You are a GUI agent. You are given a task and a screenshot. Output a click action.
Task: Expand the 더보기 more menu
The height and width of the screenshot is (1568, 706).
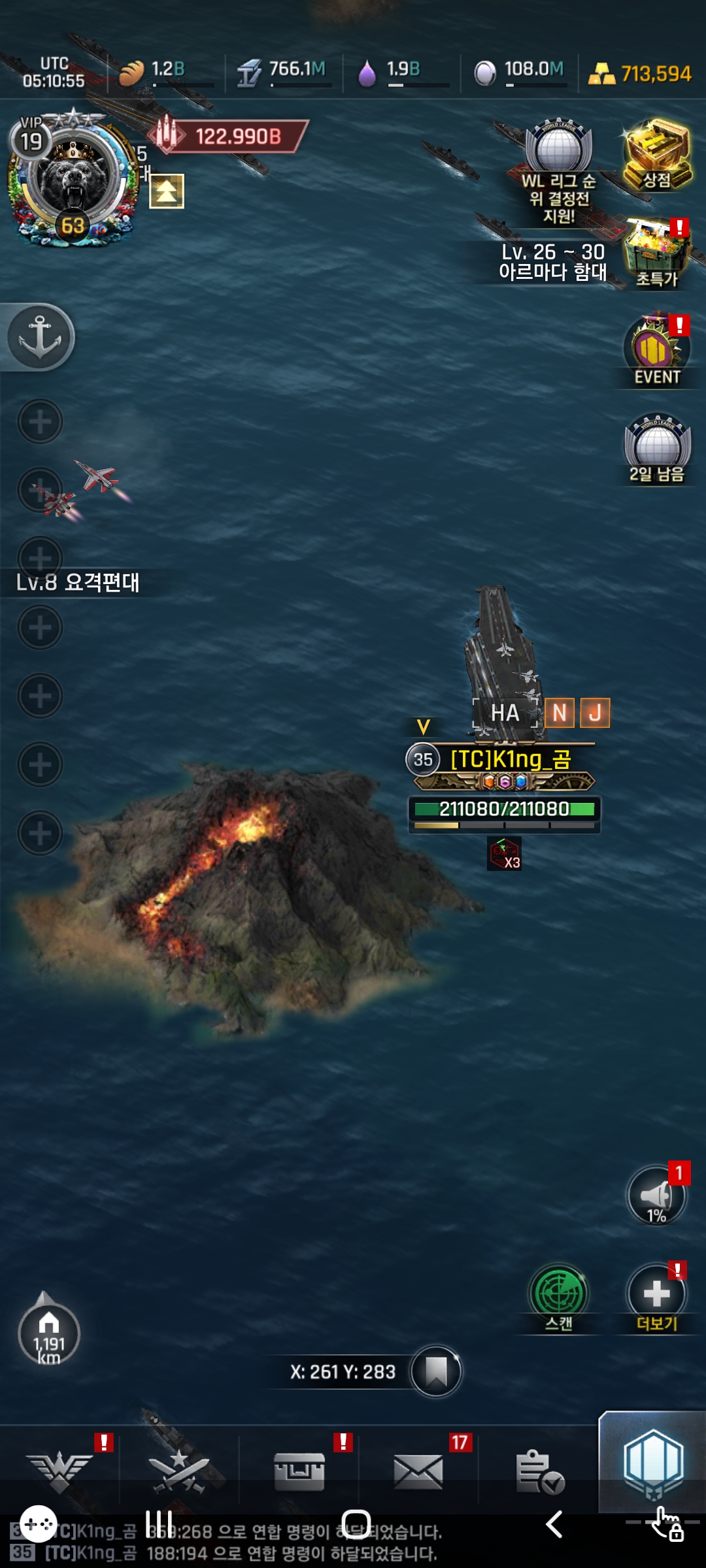click(x=656, y=1296)
